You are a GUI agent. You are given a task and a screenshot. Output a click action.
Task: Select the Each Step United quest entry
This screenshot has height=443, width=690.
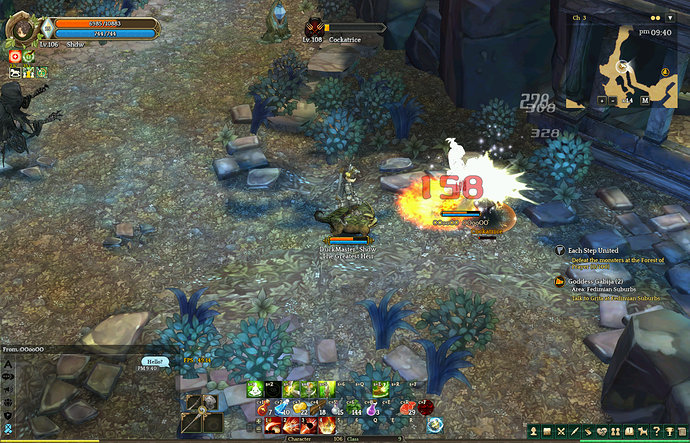point(593,250)
